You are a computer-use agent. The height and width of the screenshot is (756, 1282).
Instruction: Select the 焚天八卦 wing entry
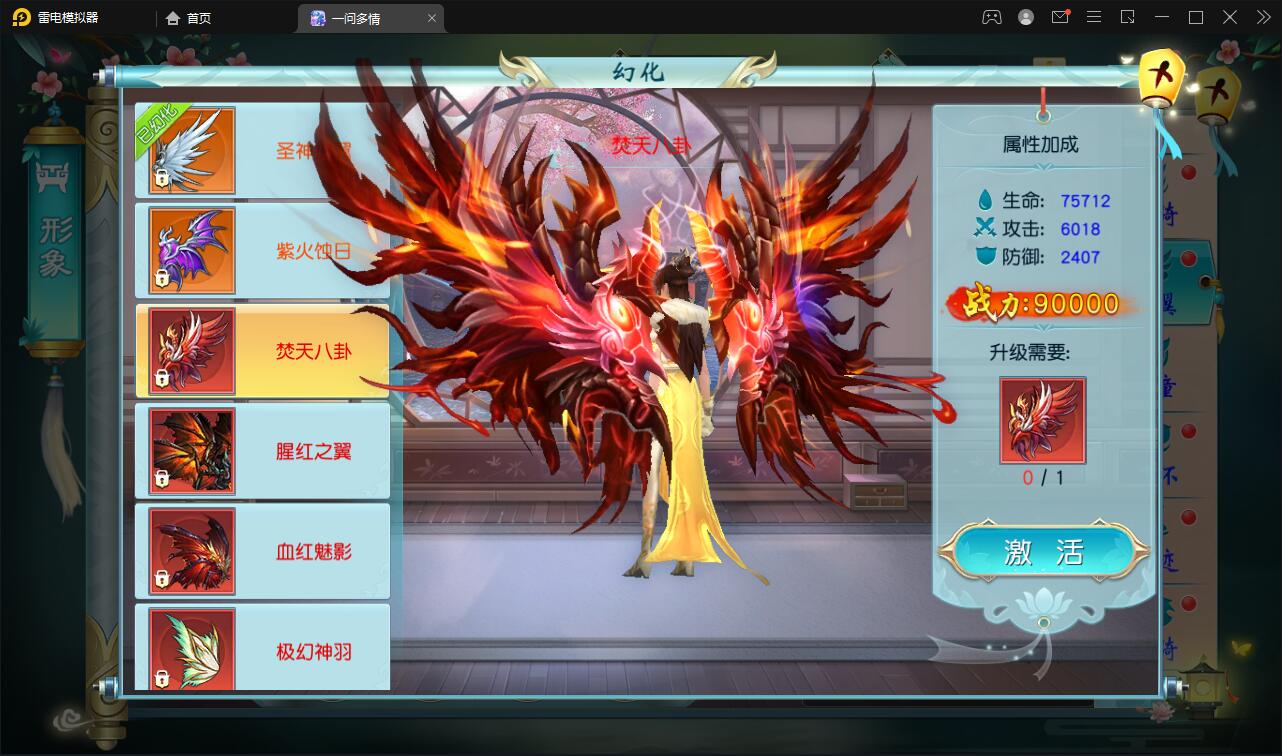point(262,351)
